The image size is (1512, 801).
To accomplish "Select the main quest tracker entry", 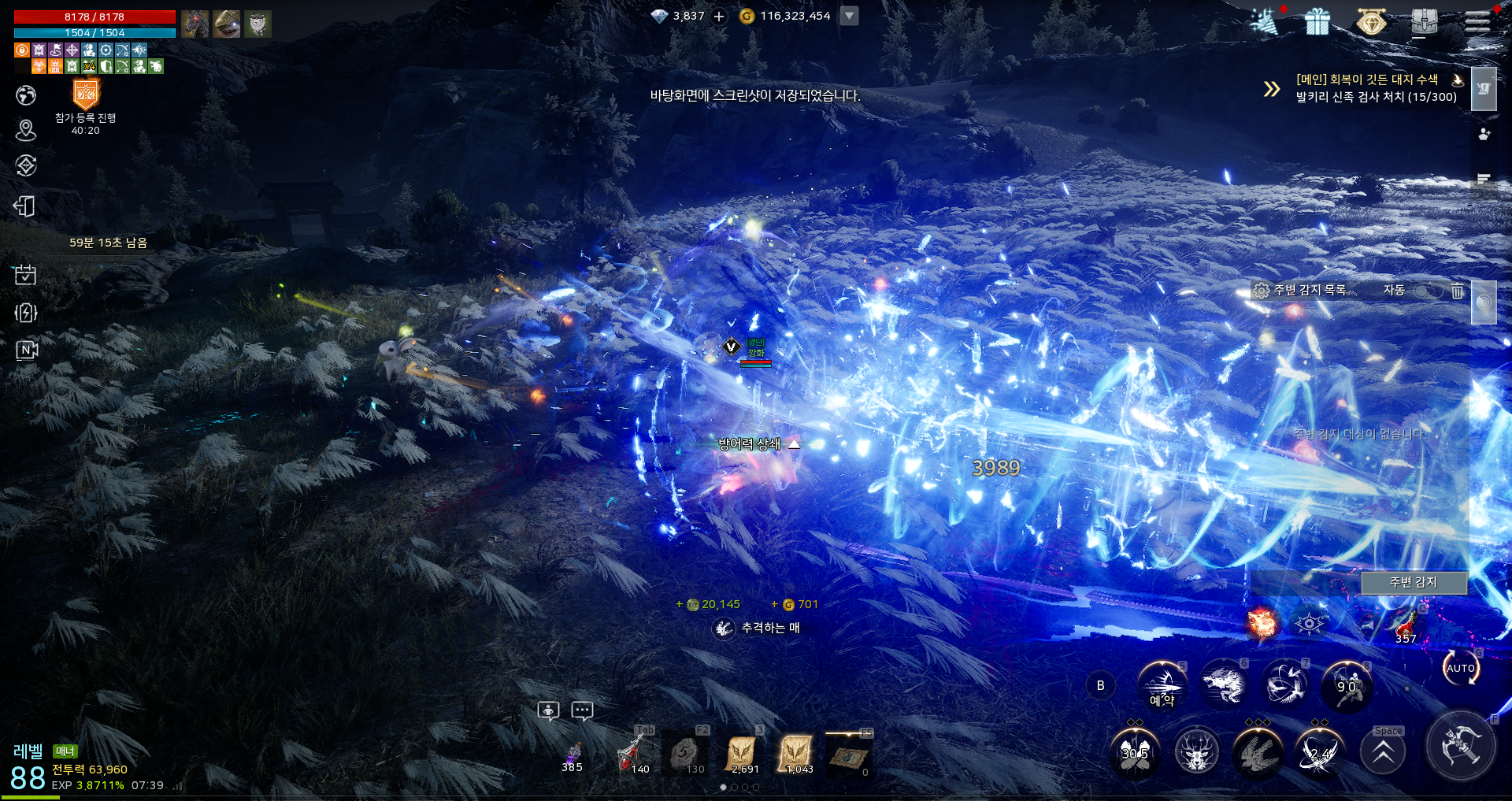I will click(x=1375, y=88).
